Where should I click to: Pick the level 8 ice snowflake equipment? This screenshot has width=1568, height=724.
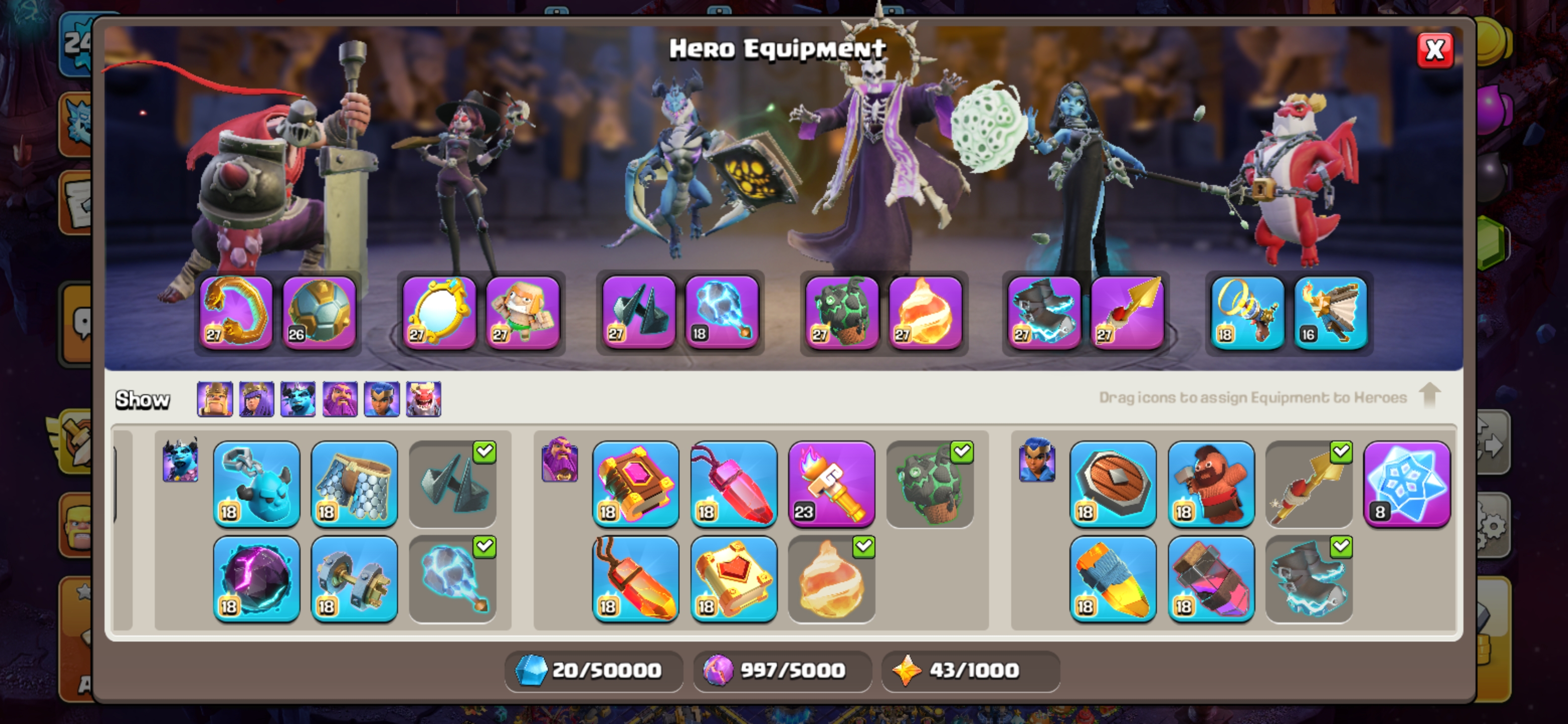pyautogui.click(x=1407, y=484)
